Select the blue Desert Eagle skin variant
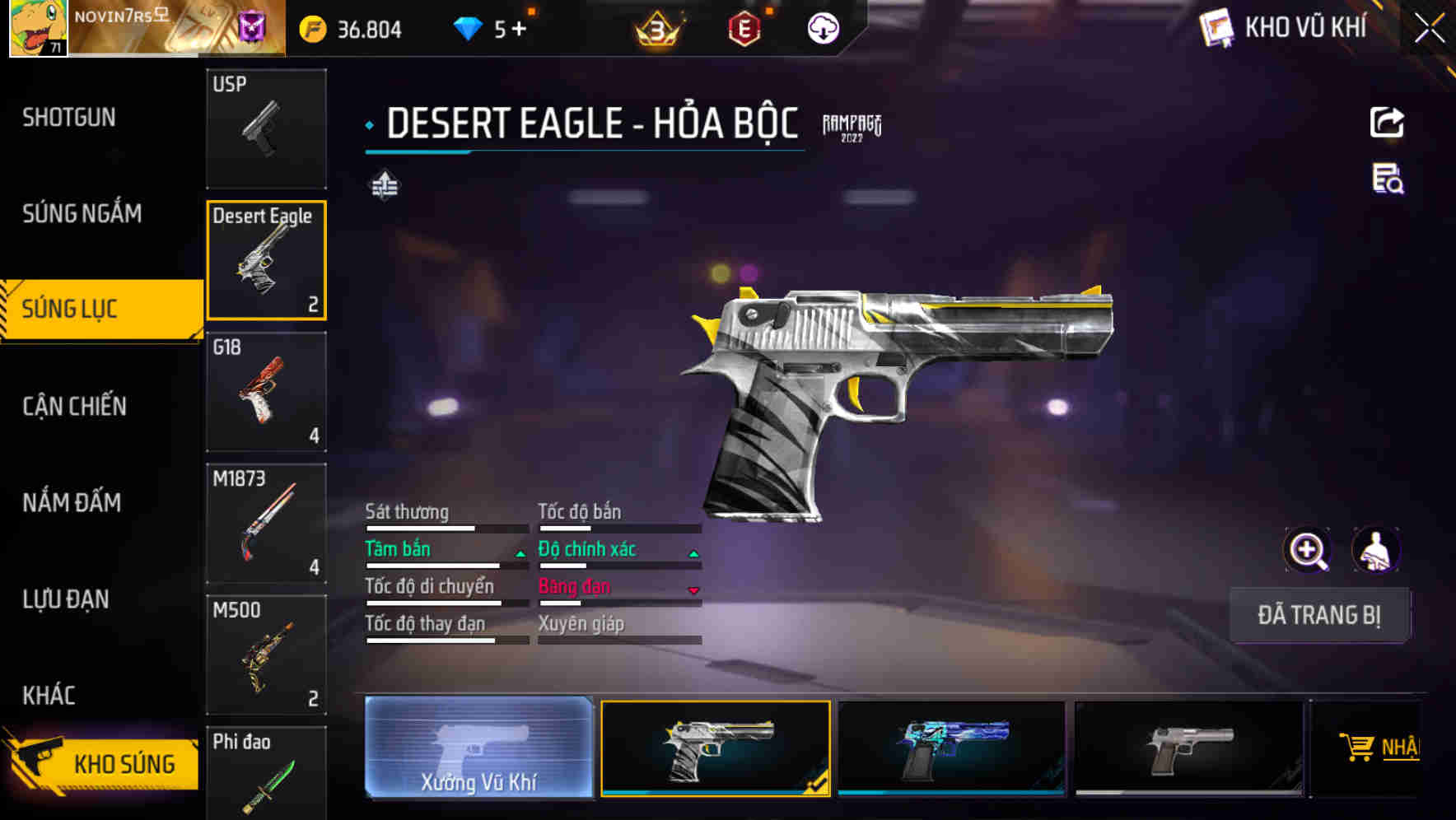Viewport: 1456px width, 820px height. pyautogui.click(x=951, y=749)
